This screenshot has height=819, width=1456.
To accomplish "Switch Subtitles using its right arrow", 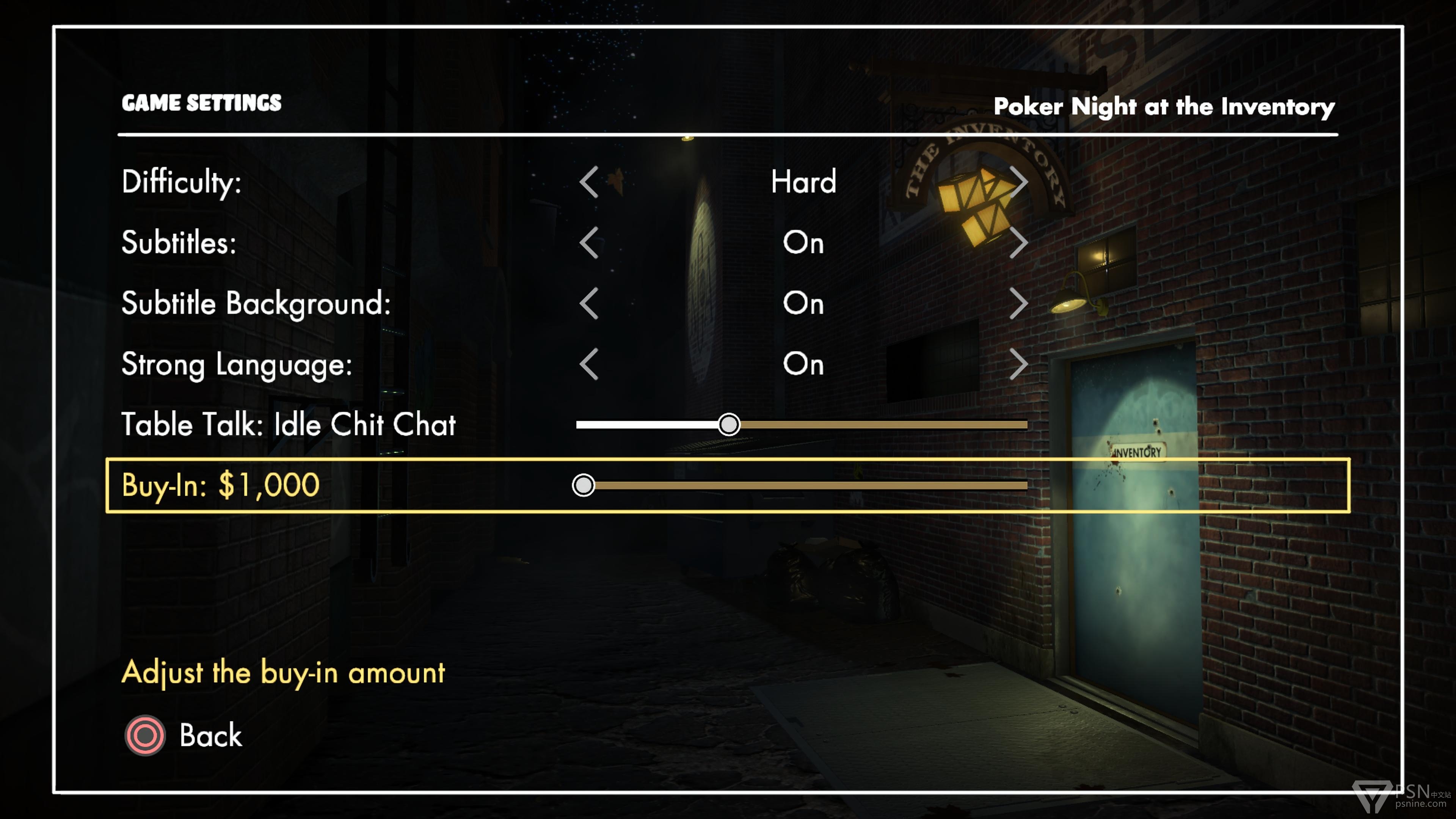I will pyautogui.click(x=1018, y=243).
